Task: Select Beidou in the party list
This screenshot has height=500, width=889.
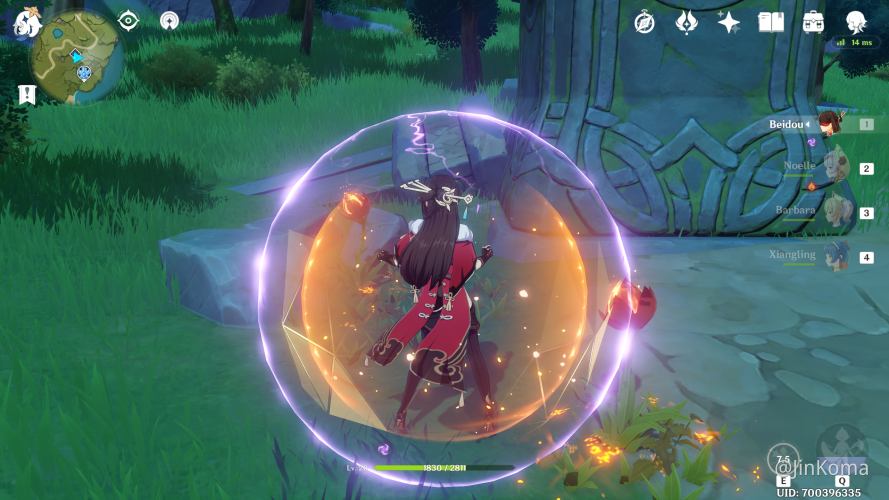Action: pos(829,124)
